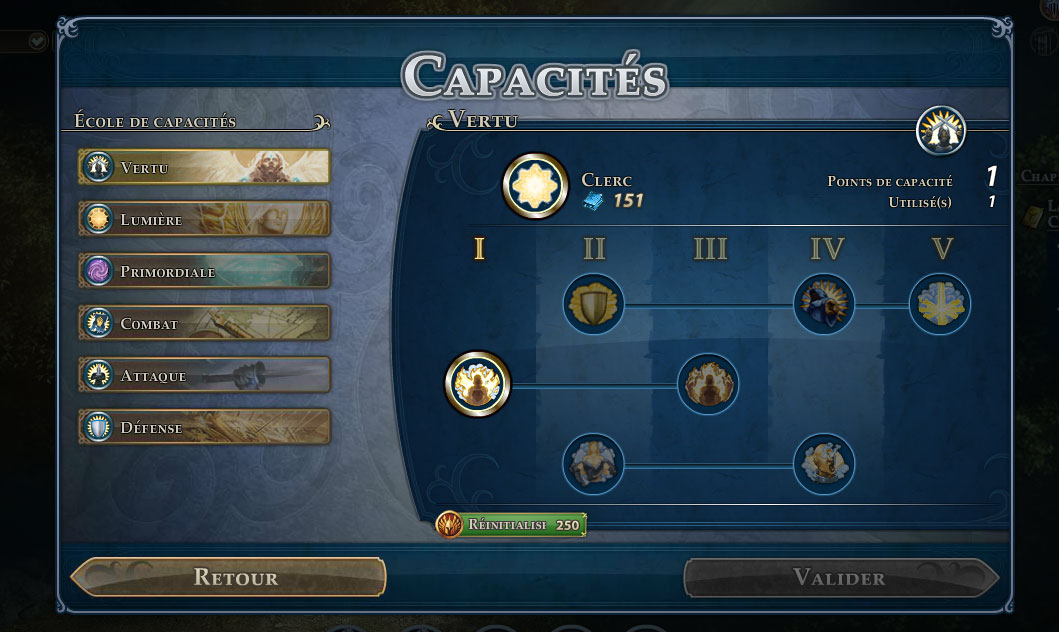Screen dimensions: 1059x632
Task: Select the armored priest tier II ability
Action: pos(593,463)
